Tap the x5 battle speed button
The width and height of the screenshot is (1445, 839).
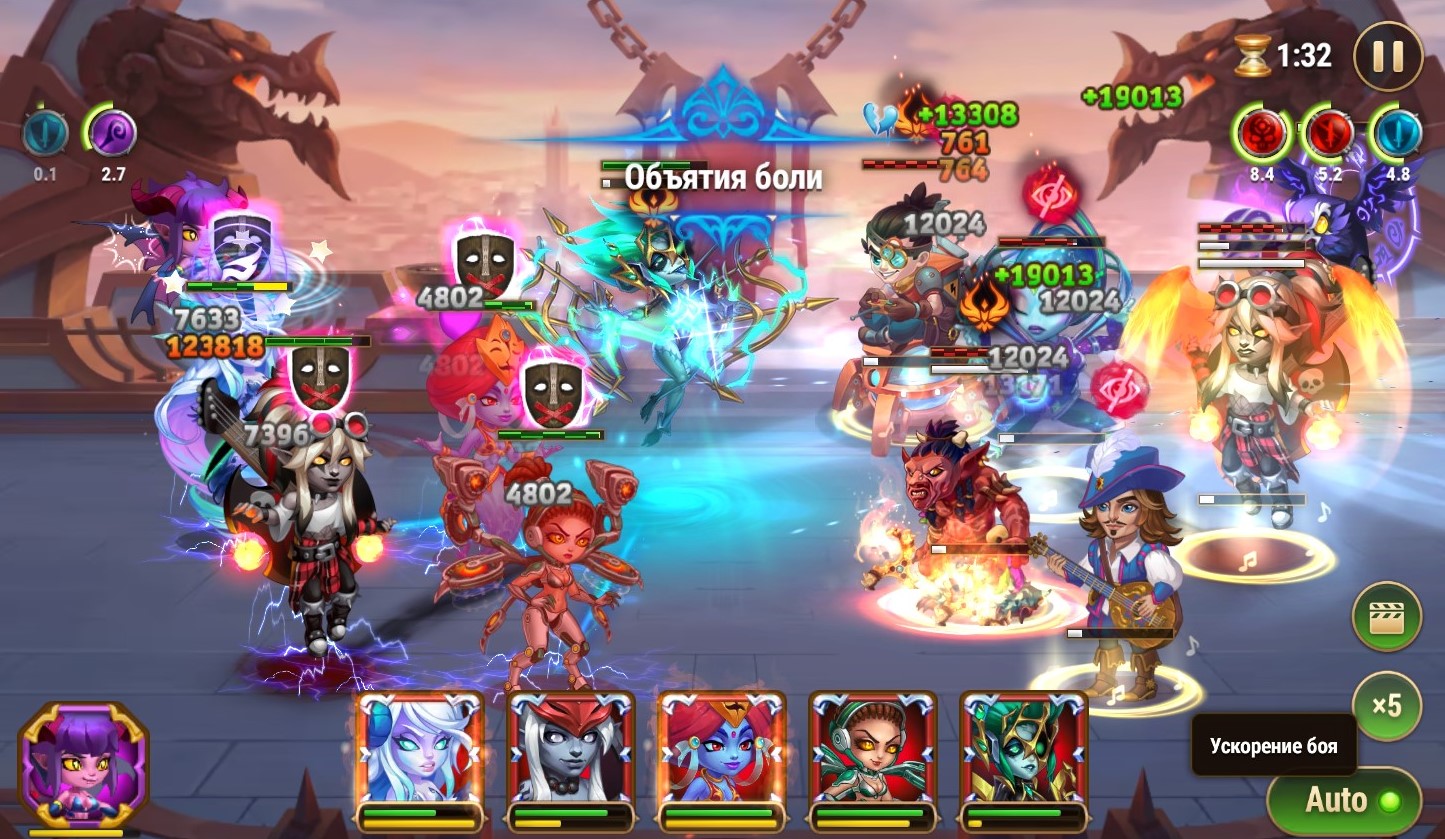(1386, 706)
